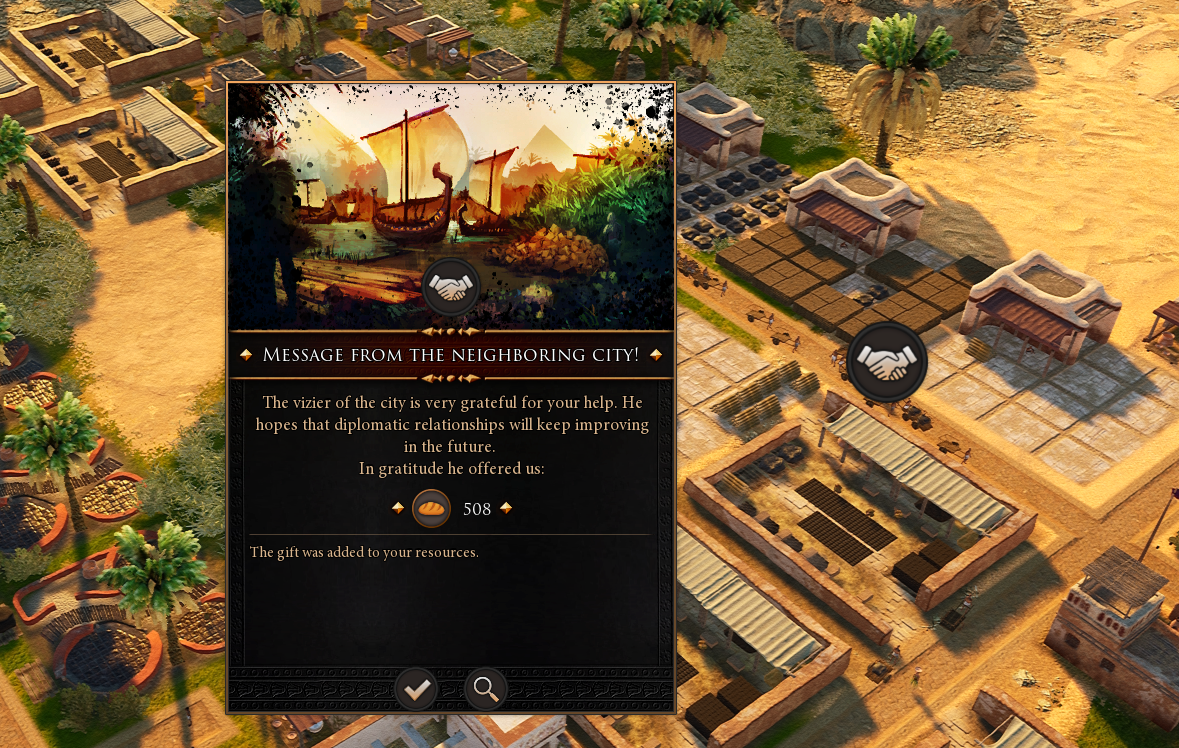This screenshot has width=1179, height=748.
Task: Click the magnifying glass button
Action: [x=486, y=689]
